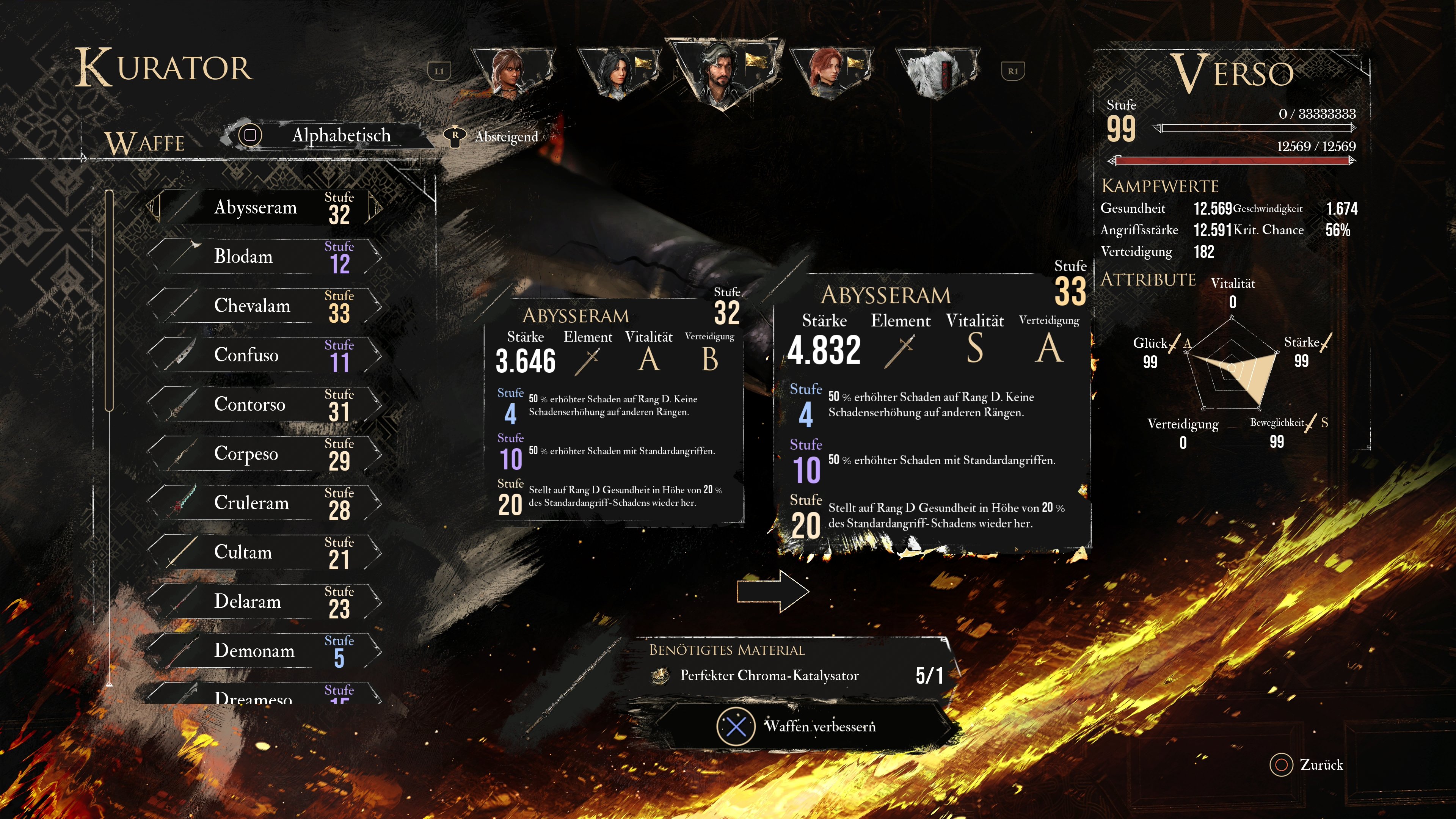Select the Abysseram weapon row
Image resolution: width=1456 pixels, height=819 pixels.
point(264,207)
